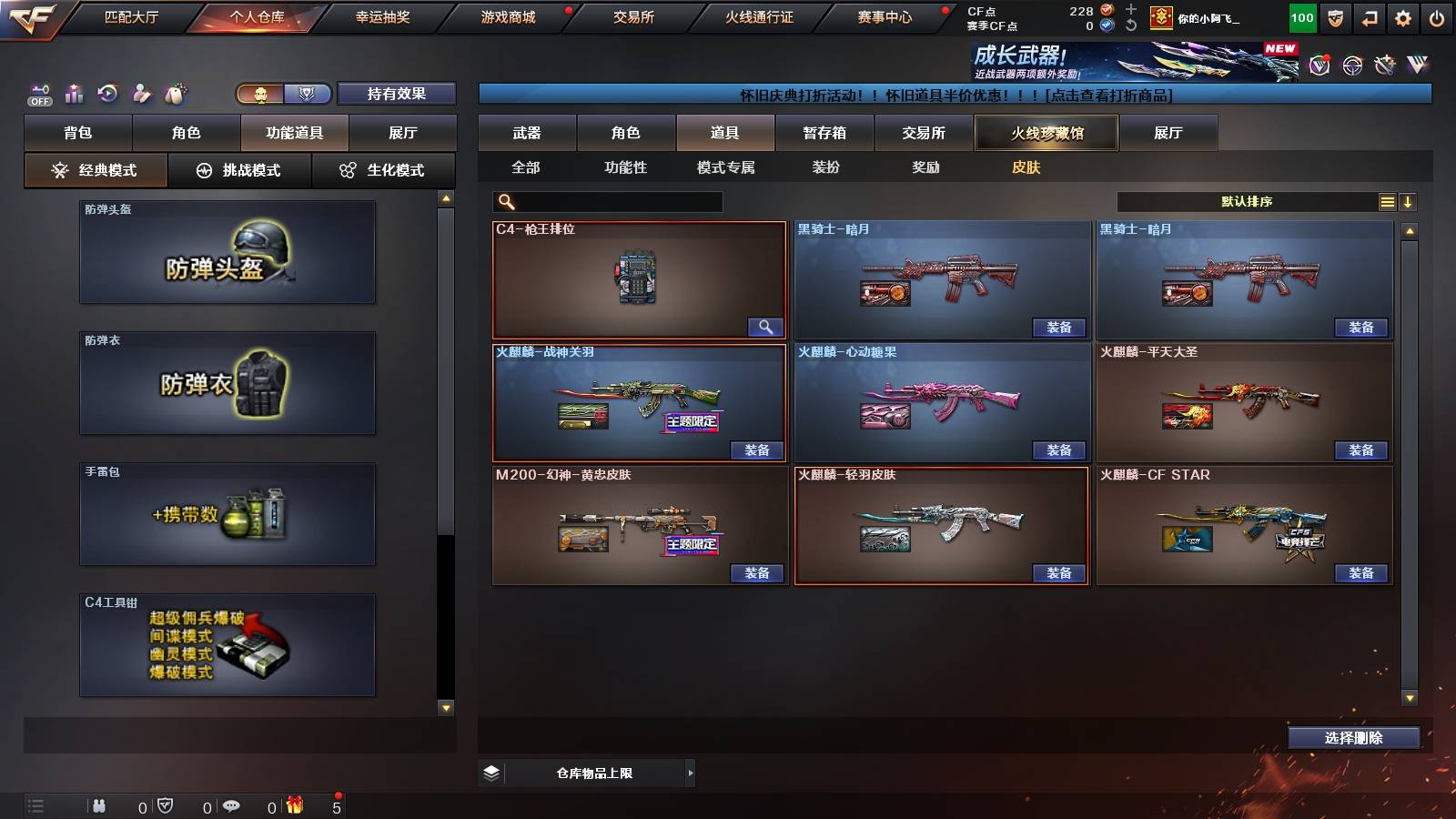1456x819 pixels.
Task: Open the gift icon on the bottom bar
Action: pos(291,805)
